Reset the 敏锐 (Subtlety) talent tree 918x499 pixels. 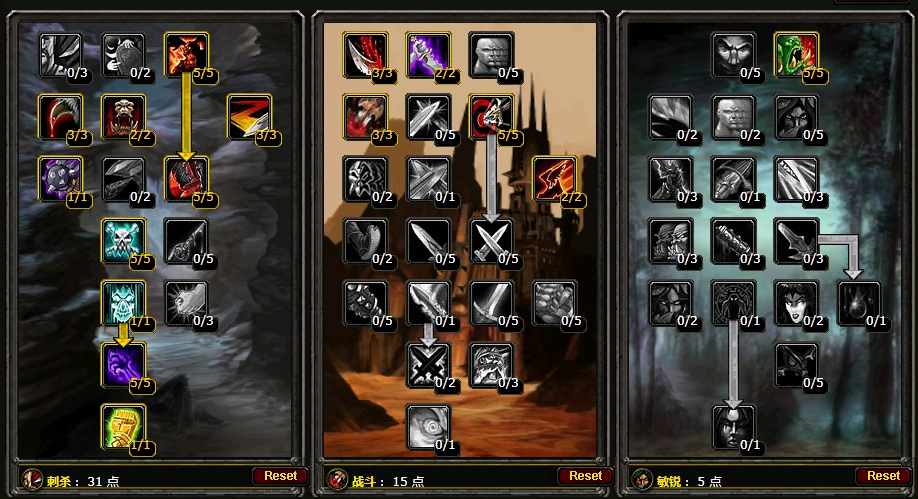coord(883,476)
